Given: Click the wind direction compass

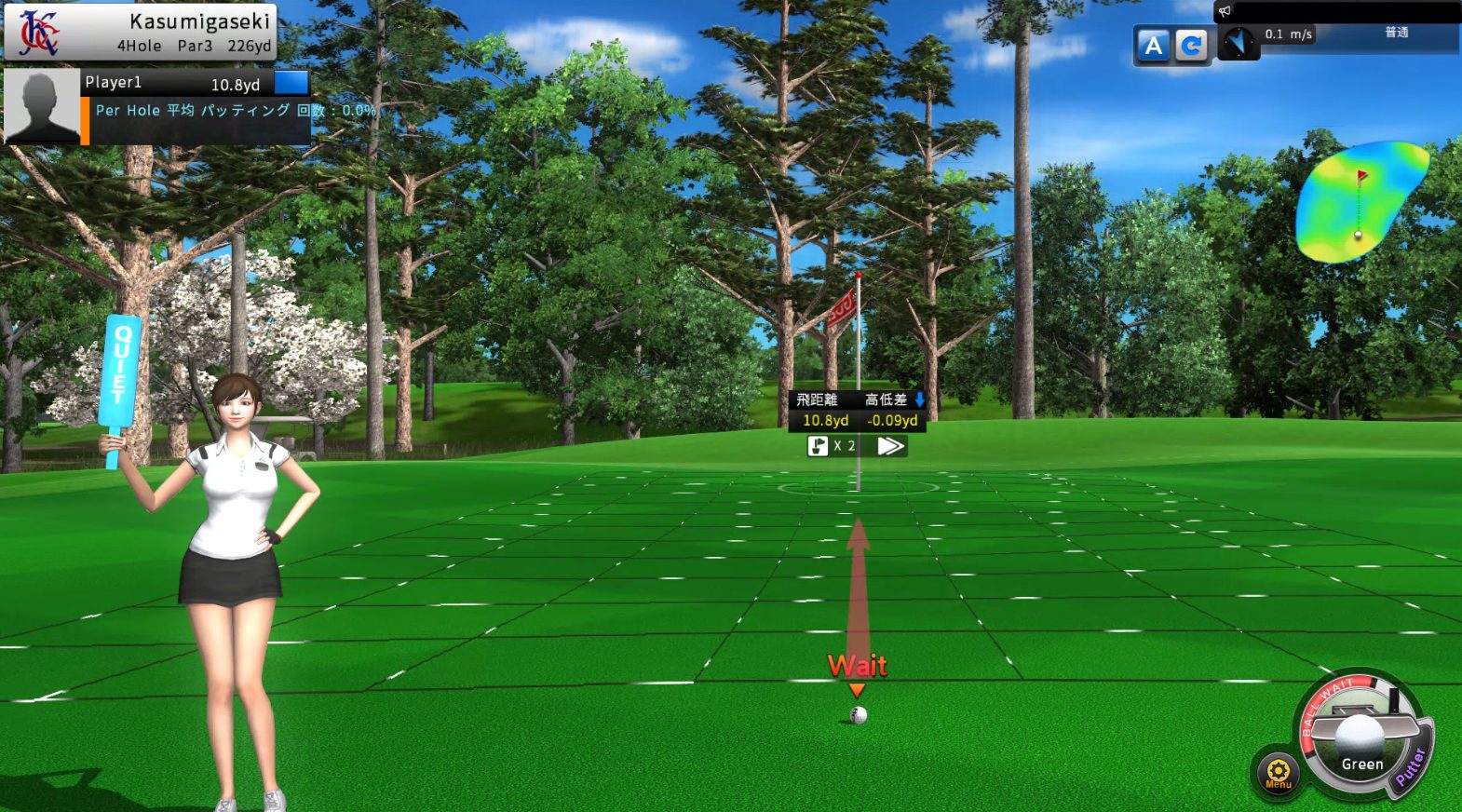Looking at the screenshot, I should (x=1239, y=42).
